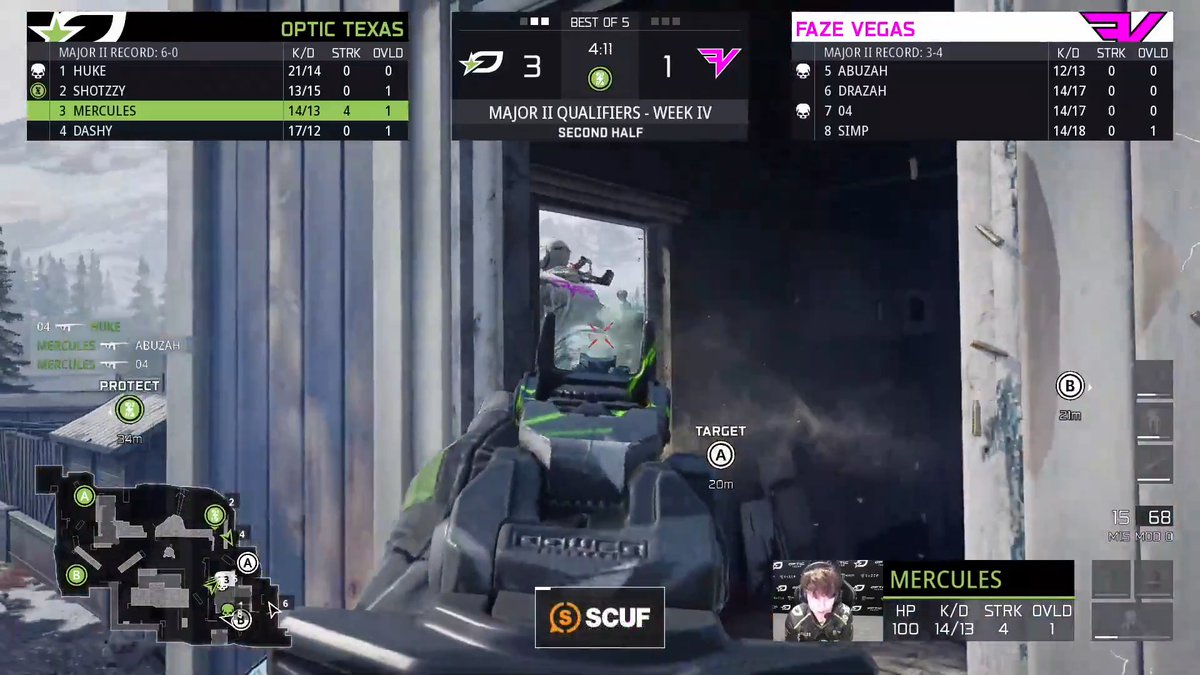Select SIMP's row in the scoreboard

click(982, 131)
